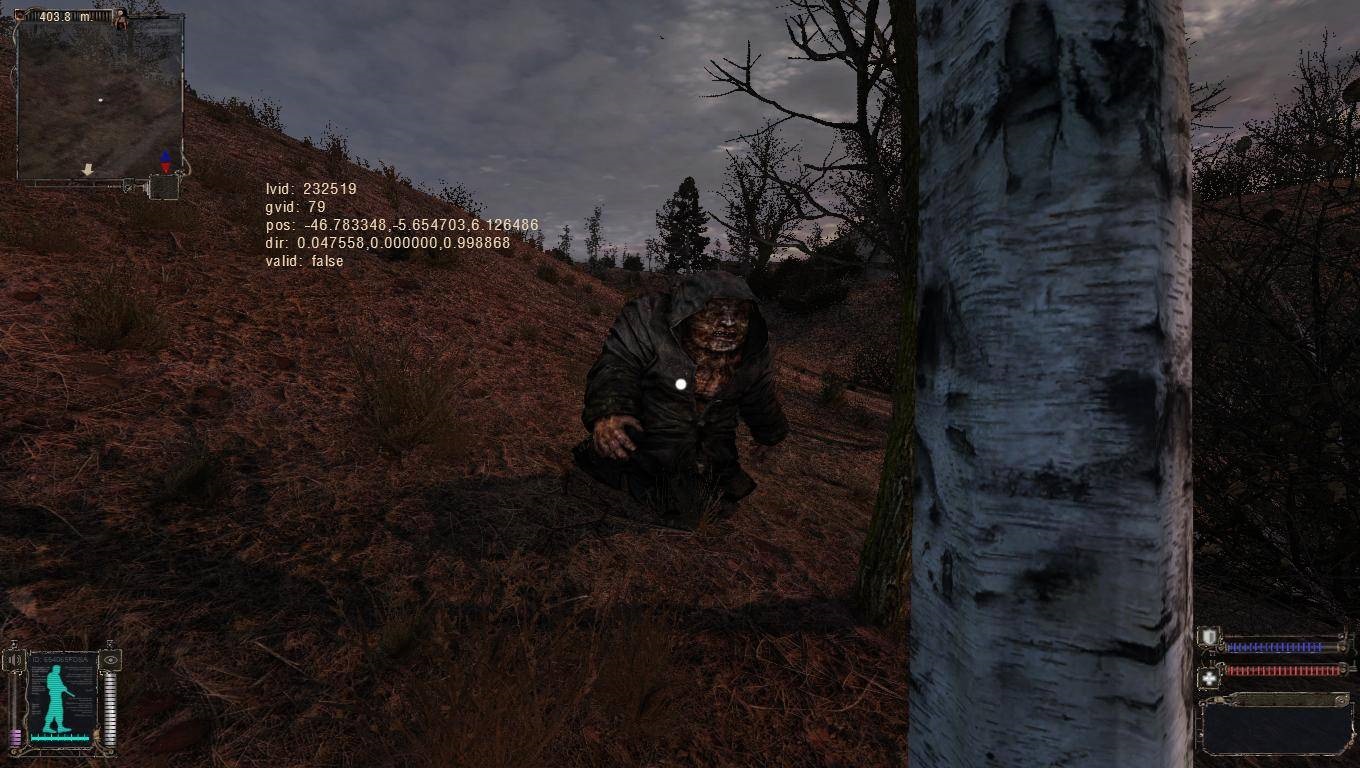The image size is (1360, 768).
Task: Click the white arrow marker on minimap
Action: click(87, 170)
